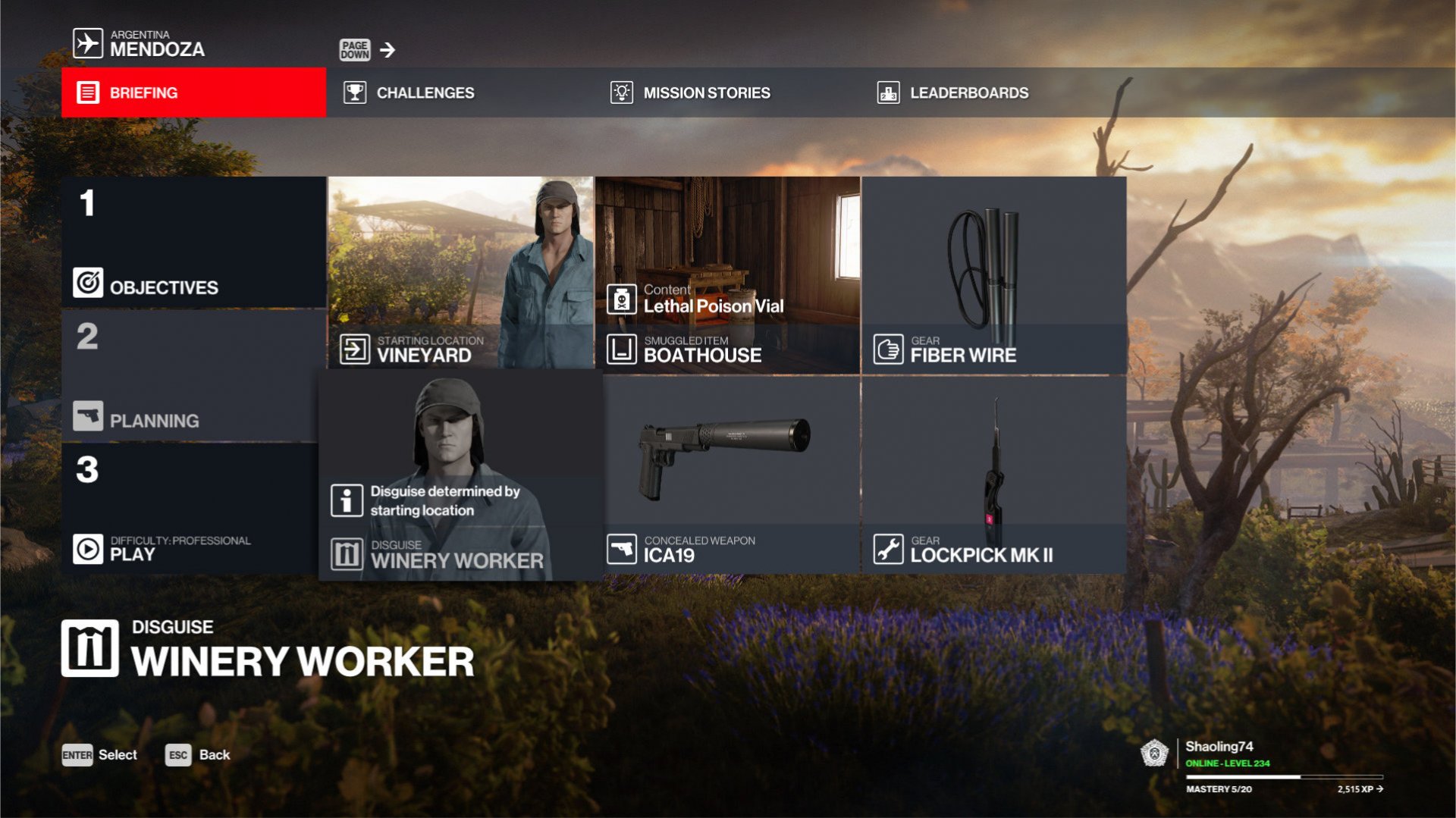Click the Starting Location arrow icon
The width and height of the screenshot is (1456, 818).
tap(353, 349)
